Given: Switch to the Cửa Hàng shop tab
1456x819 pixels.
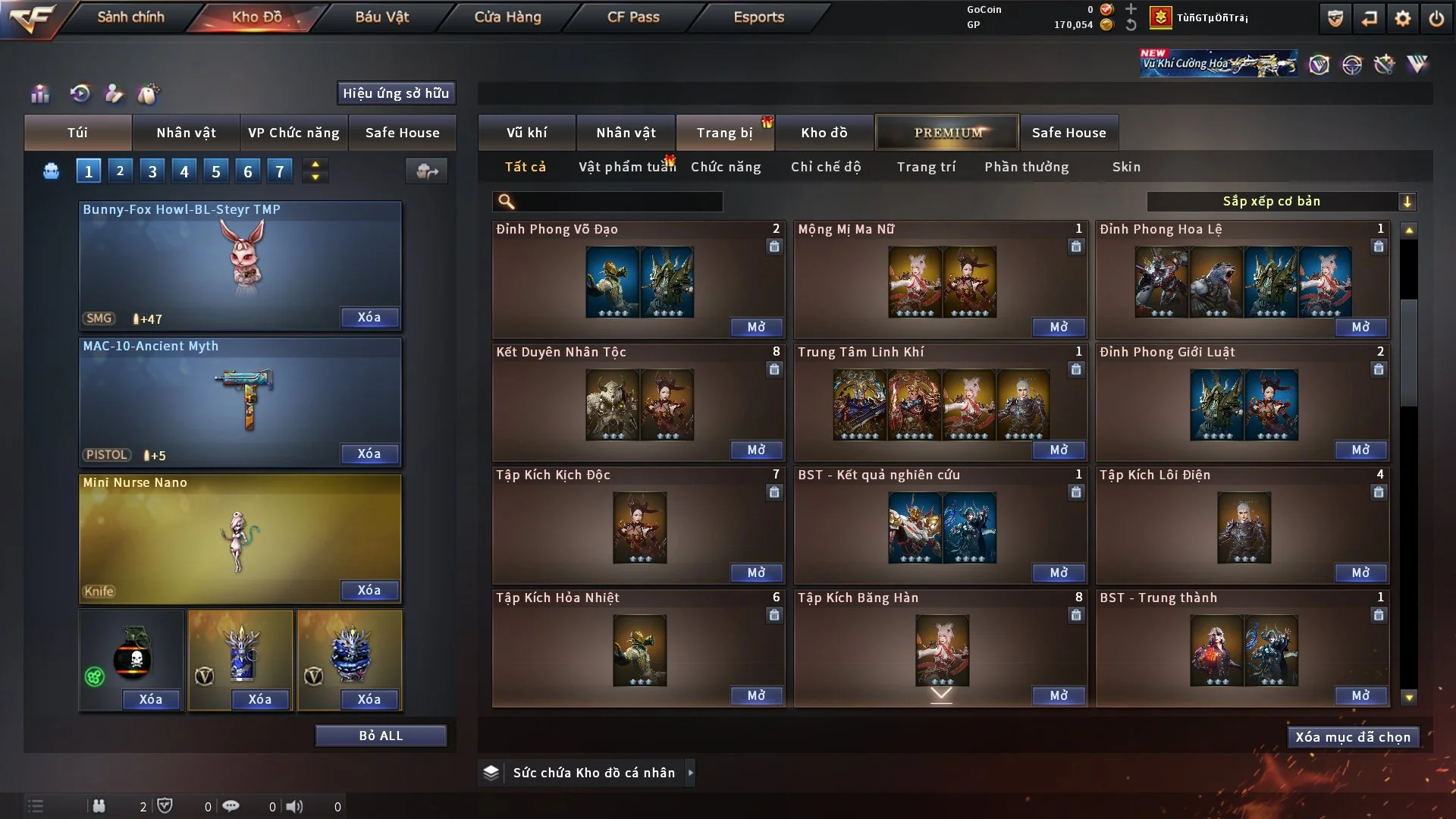Looking at the screenshot, I should coord(507,17).
